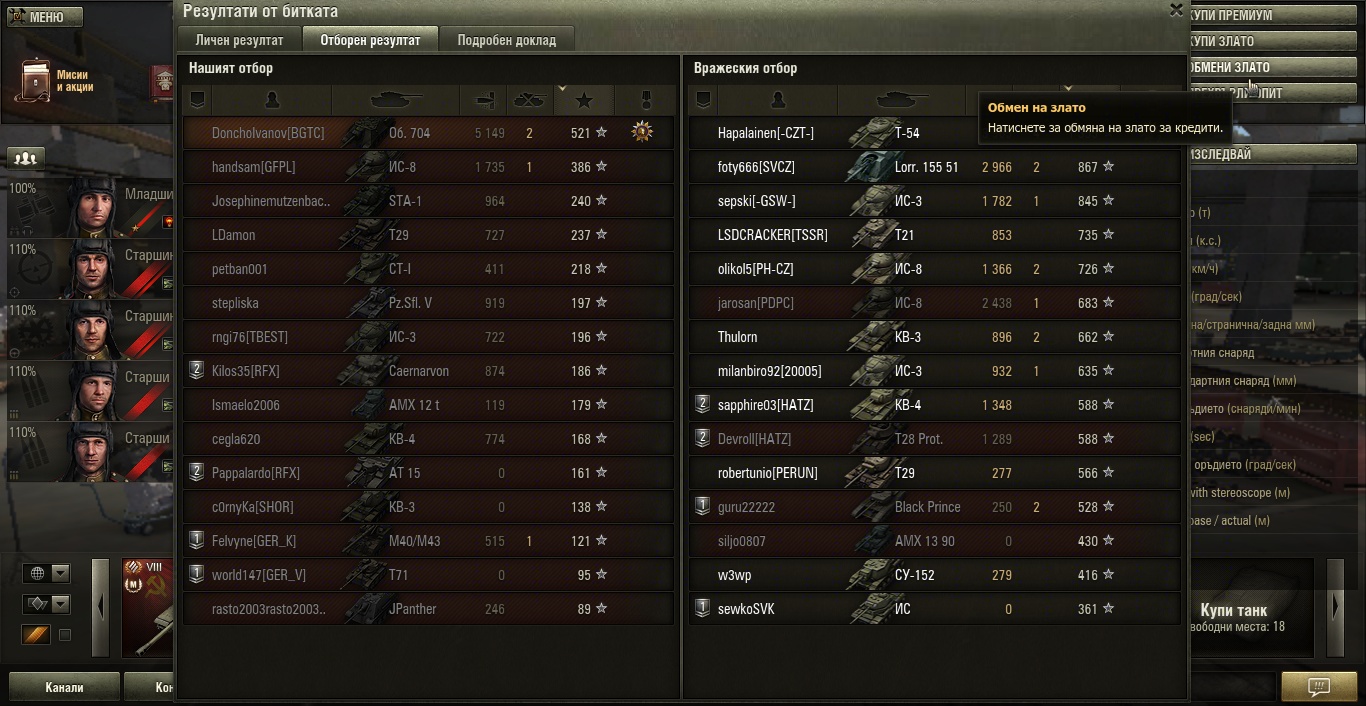Select enemy player Hapalainen[-CZT-] row

click(766, 133)
